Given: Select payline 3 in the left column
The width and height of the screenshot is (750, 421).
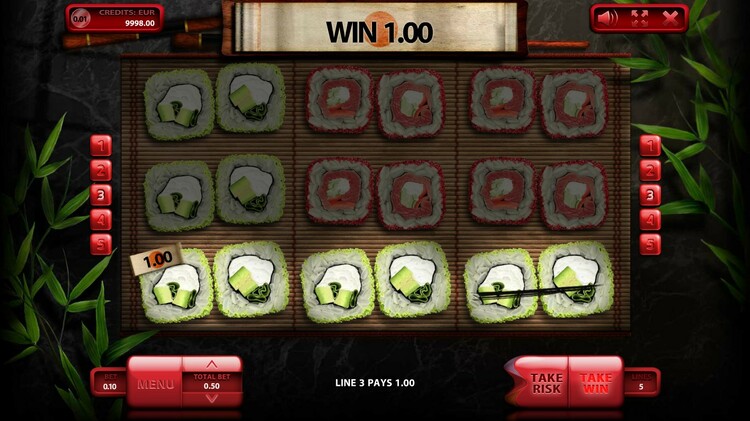Looking at the screenshot, I should 101,195.
